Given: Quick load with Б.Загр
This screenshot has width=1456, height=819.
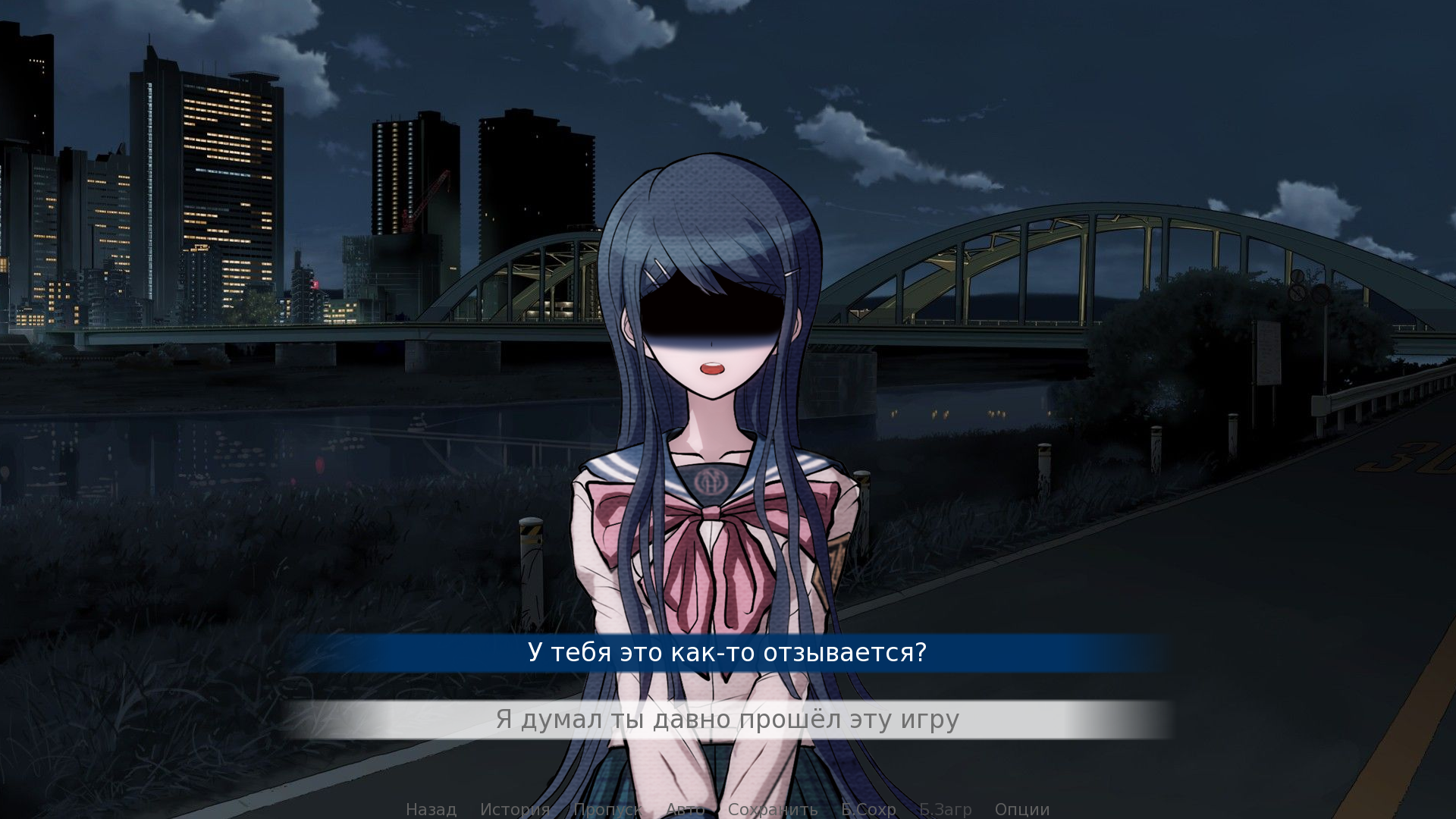Looking at the screenshot, I should (x=945, y=809).
